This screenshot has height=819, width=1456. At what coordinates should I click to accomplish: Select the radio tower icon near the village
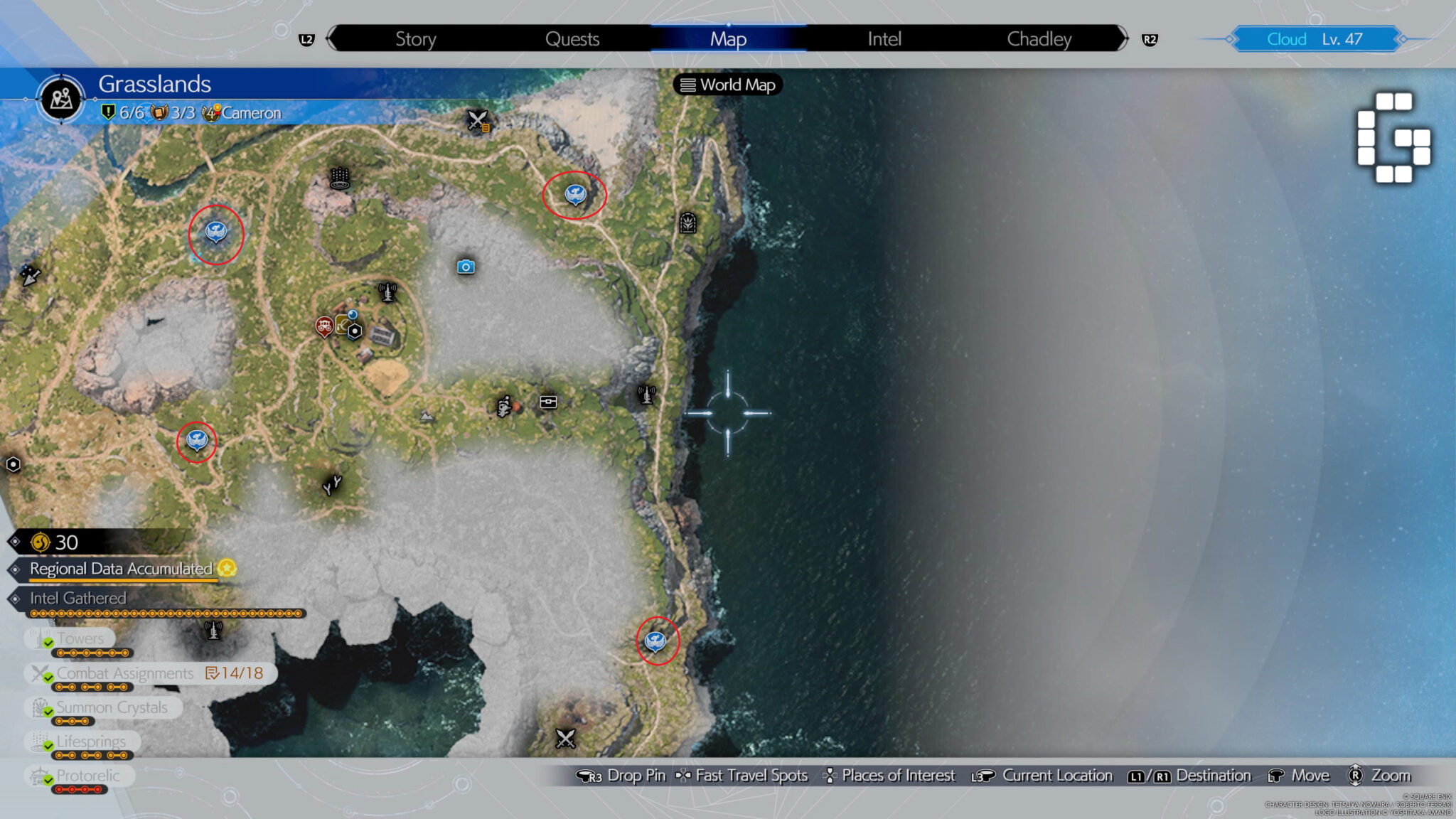[x=387, y=291]
